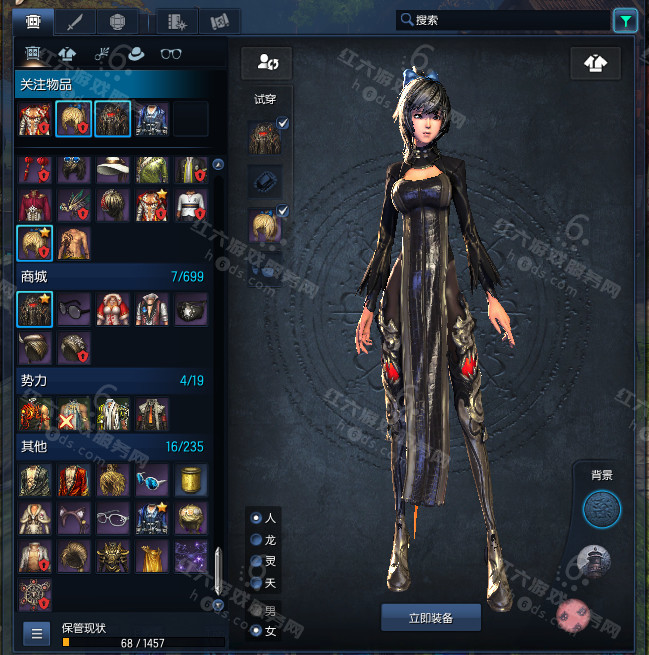Image resolution: width=649 pixels, height=655 pixels.
Task: Choose the white brimmed hat item
Action: pyautogui.click(x=113, y=170)
